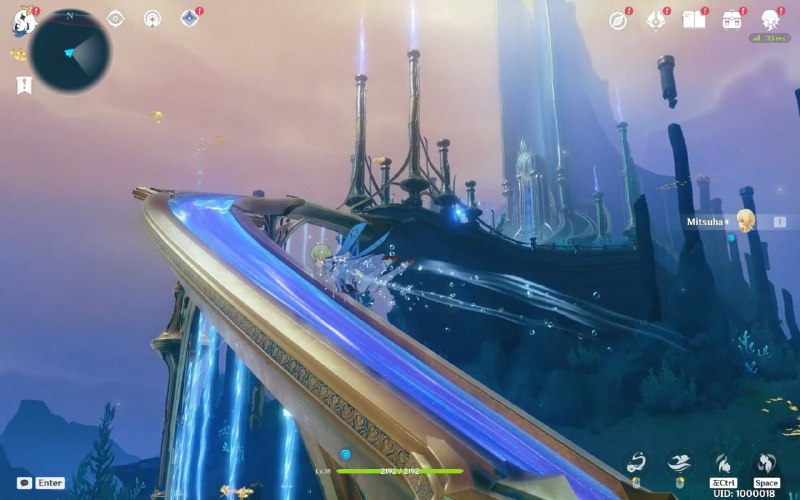This screenshot has height=500, width=800.
Task: Activate the dive skill above the Ctrl label
Action: point(722,461)
